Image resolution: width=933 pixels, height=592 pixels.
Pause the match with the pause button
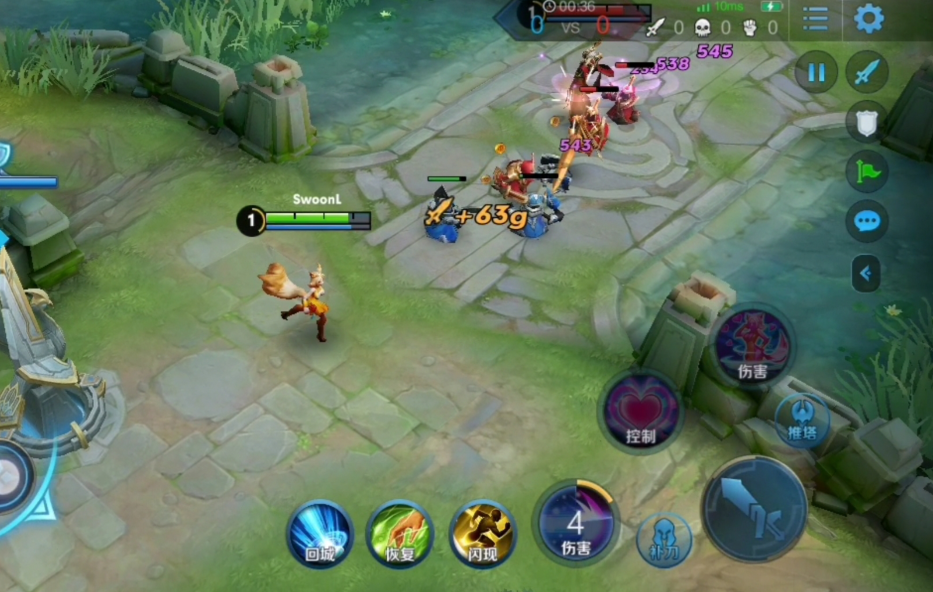817,72
